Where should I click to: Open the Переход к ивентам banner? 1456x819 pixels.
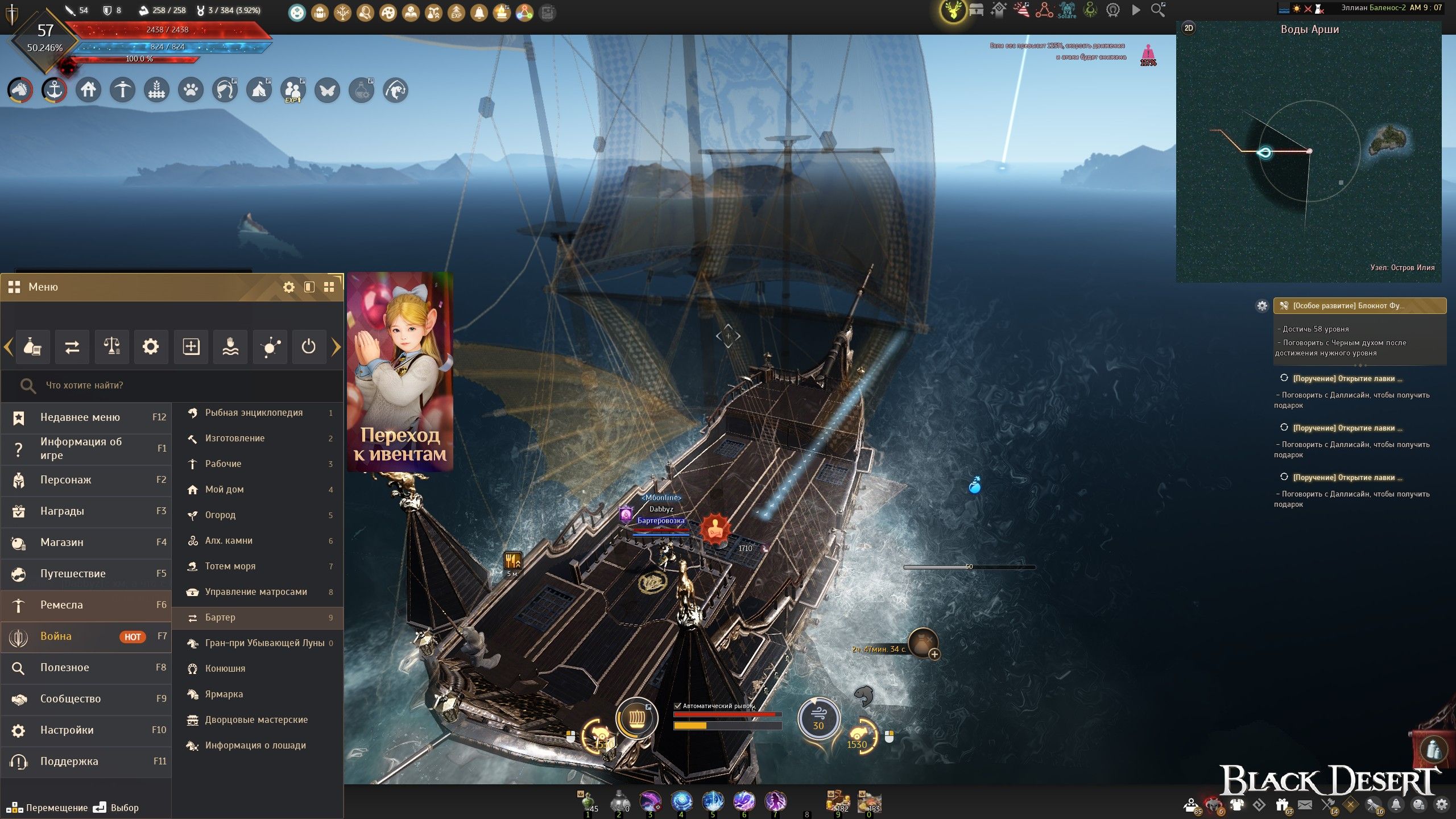coord(400,373)
